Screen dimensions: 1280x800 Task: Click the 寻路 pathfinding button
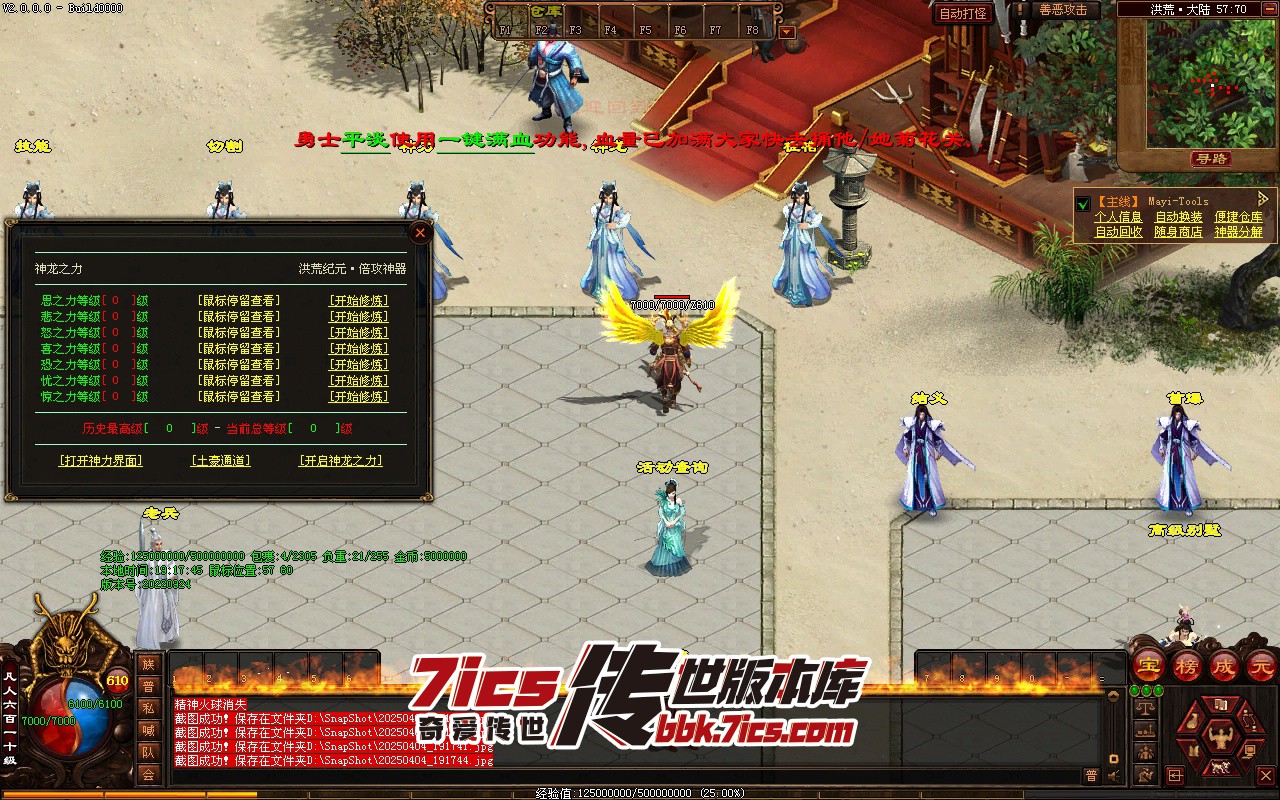(x=1211, y=159)
